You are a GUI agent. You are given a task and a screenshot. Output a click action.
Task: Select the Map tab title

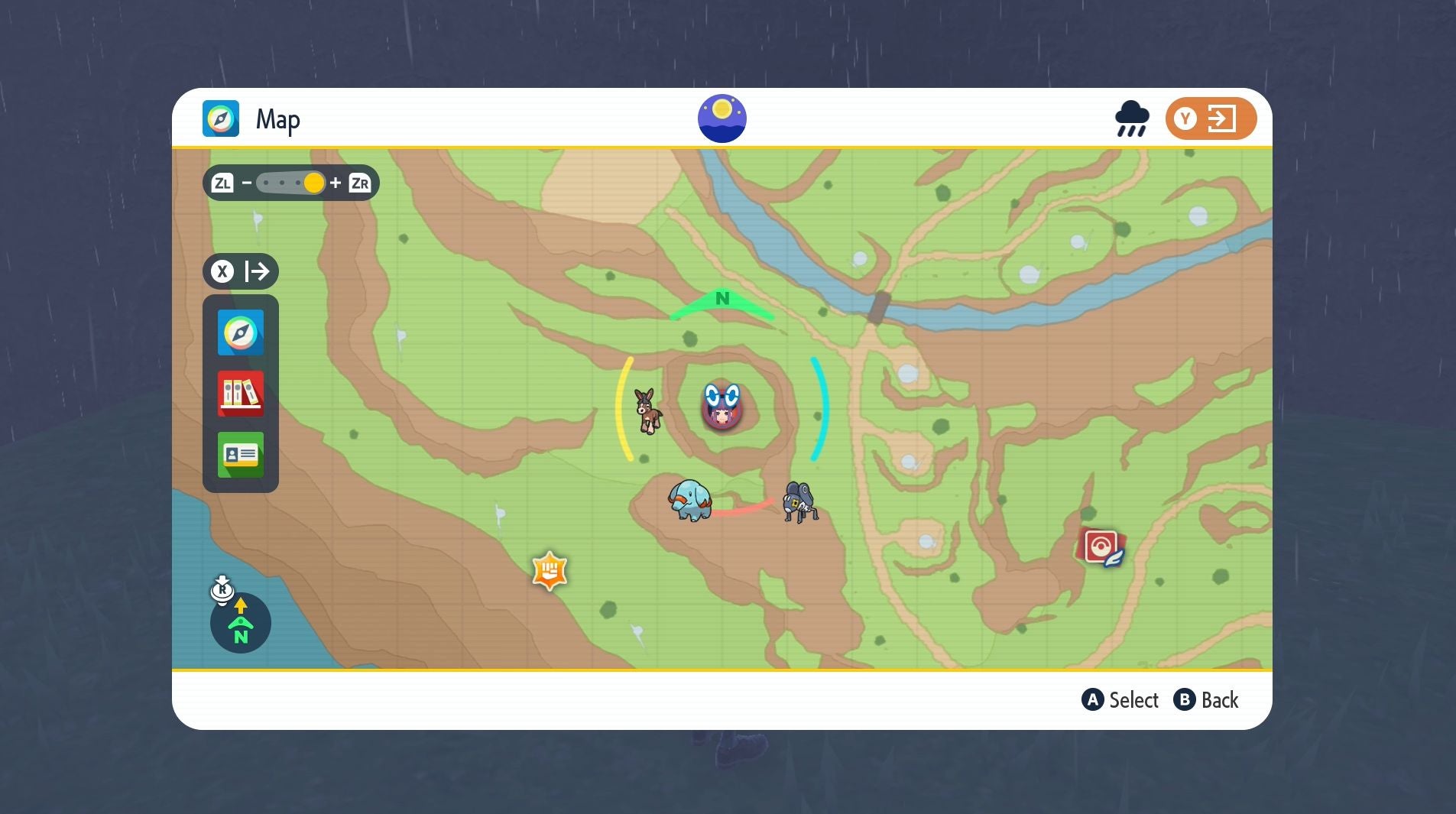tap(277, 118)
